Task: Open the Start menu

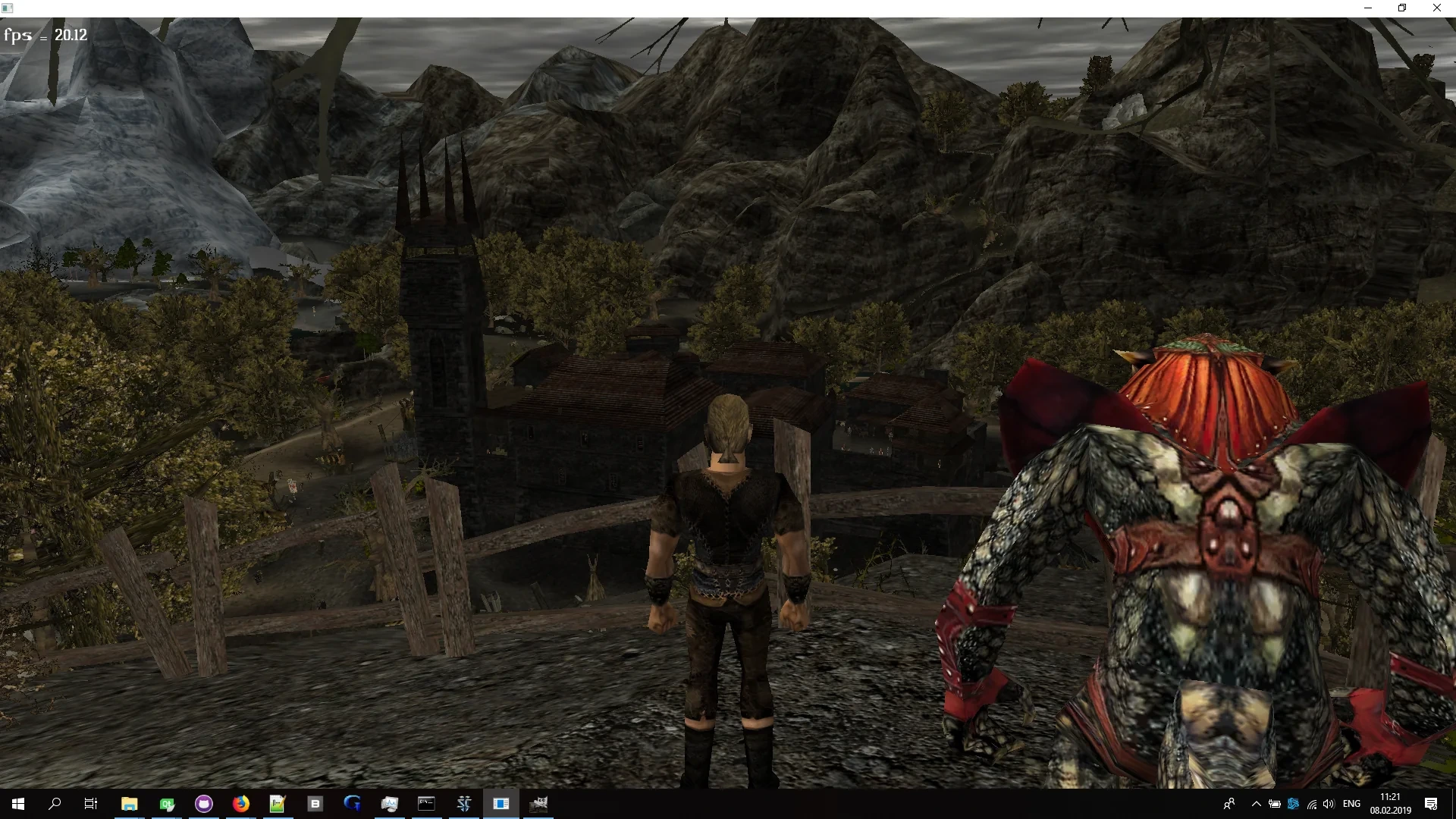Action: (17, 805)
